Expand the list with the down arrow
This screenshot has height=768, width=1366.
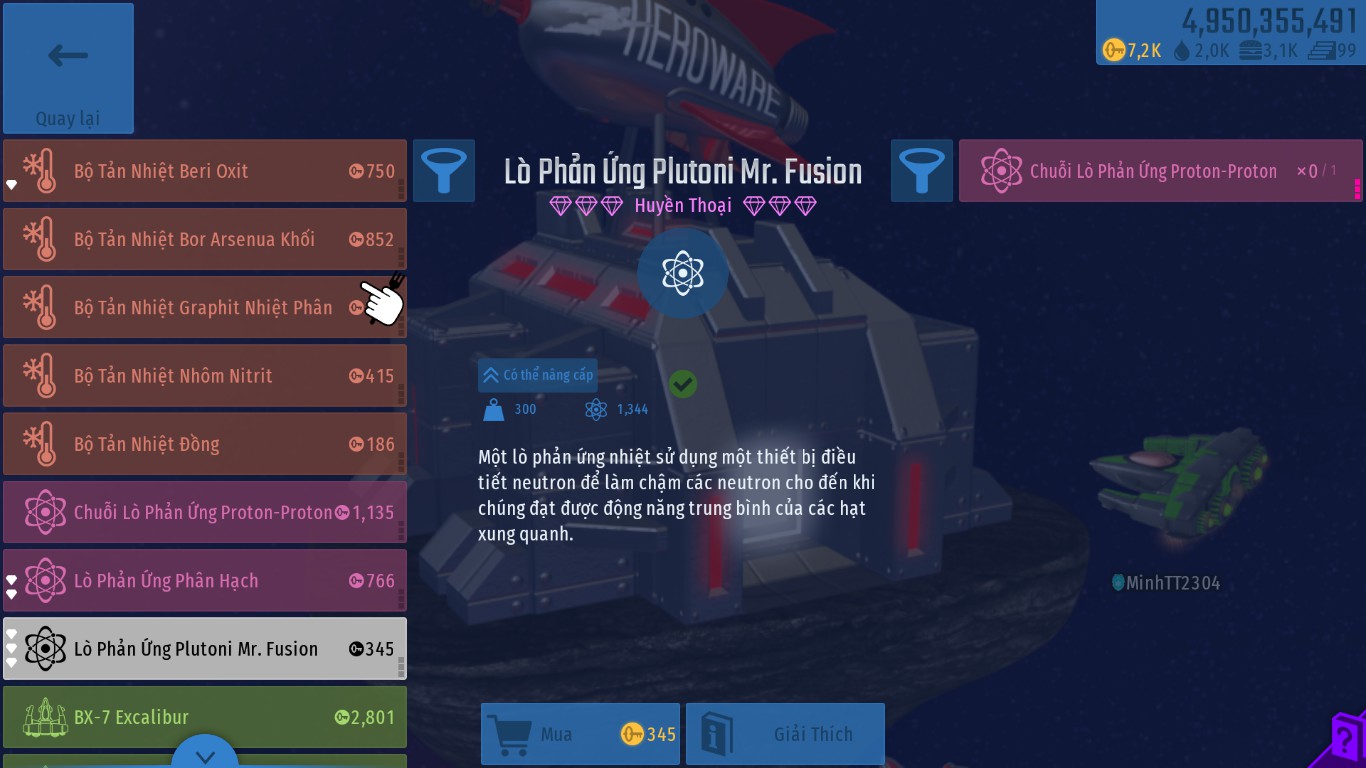tap(205, 755)
